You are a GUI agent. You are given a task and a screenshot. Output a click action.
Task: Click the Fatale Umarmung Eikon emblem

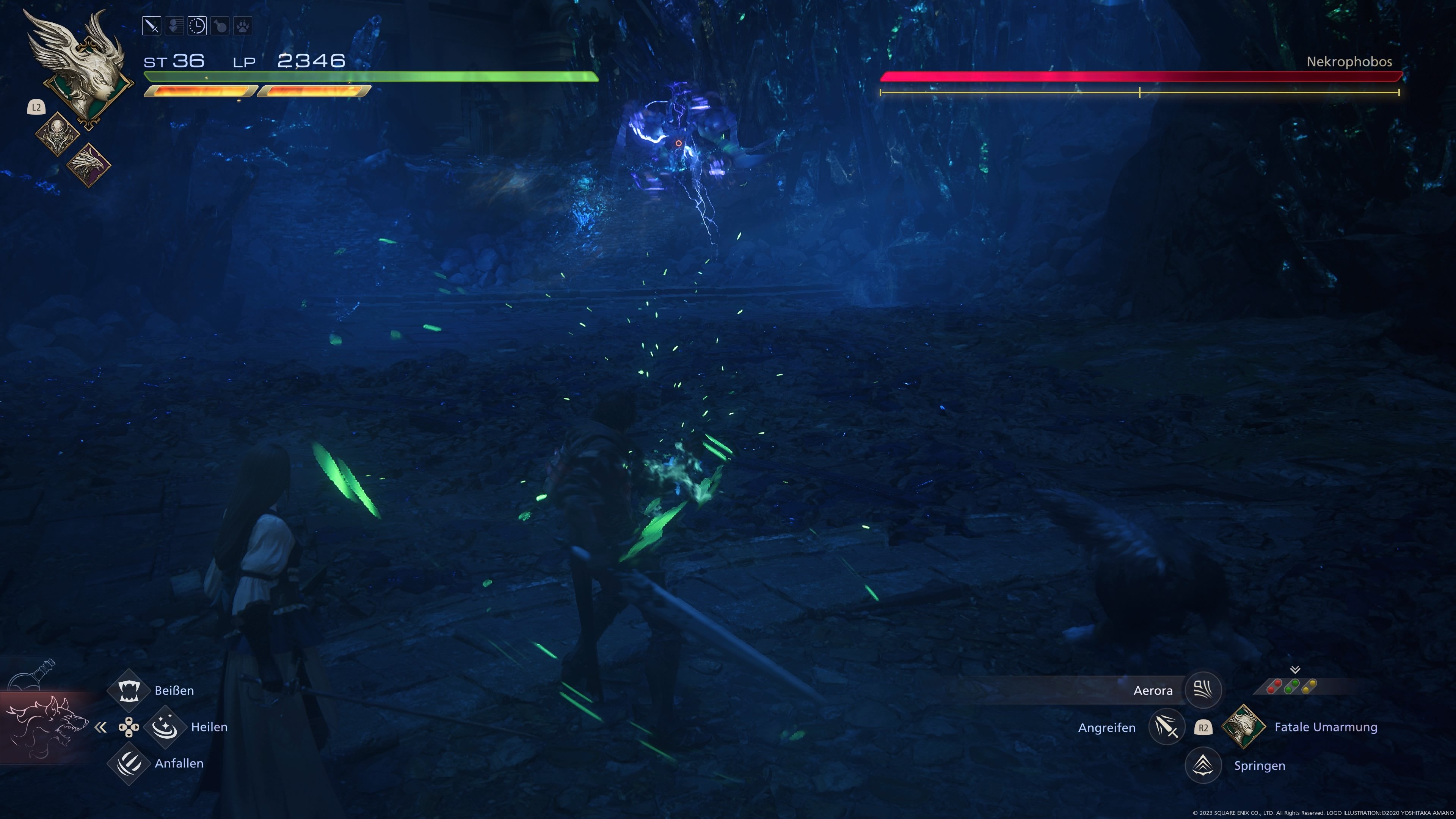(x=1244, y=728)
